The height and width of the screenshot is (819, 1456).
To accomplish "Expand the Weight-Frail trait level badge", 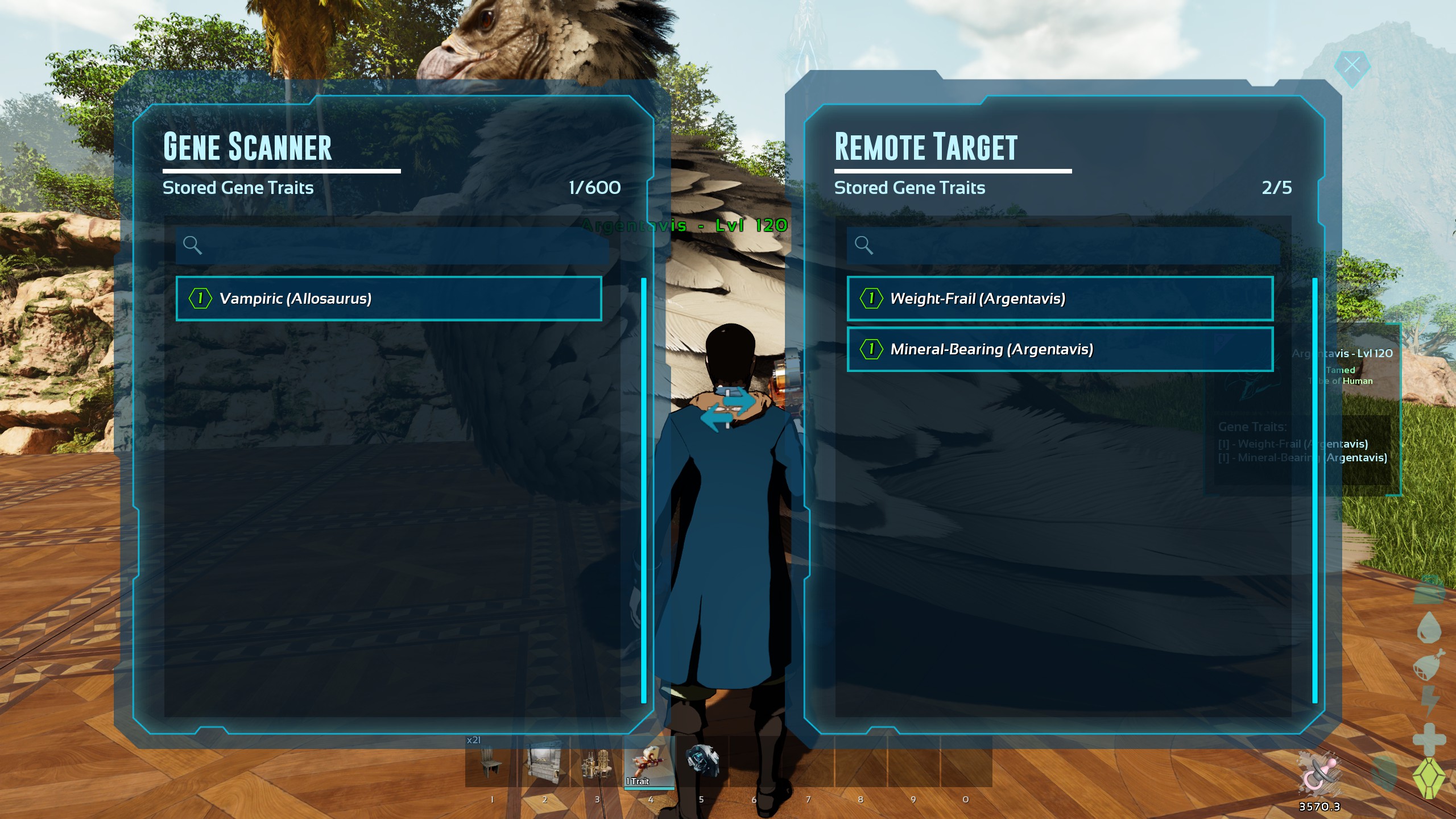I will click(x=871, y=298).
